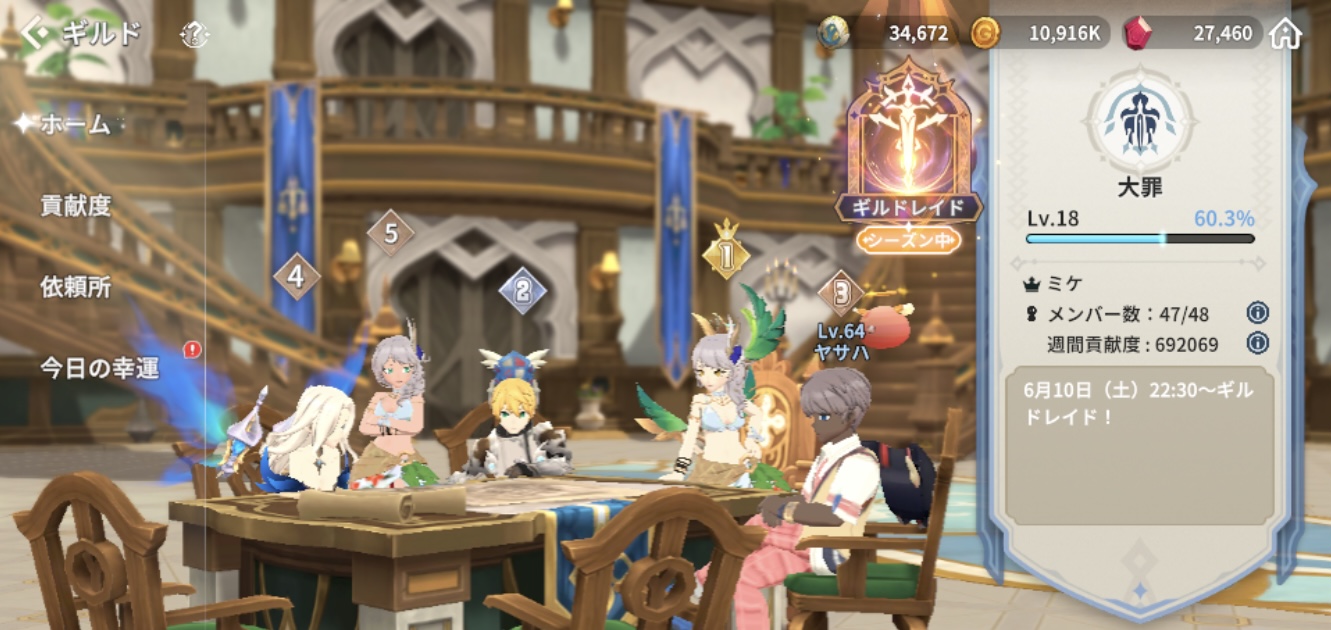Return home via the house icon
The height and width of the screenshot is (630, 1331).
pos(1285,33)
